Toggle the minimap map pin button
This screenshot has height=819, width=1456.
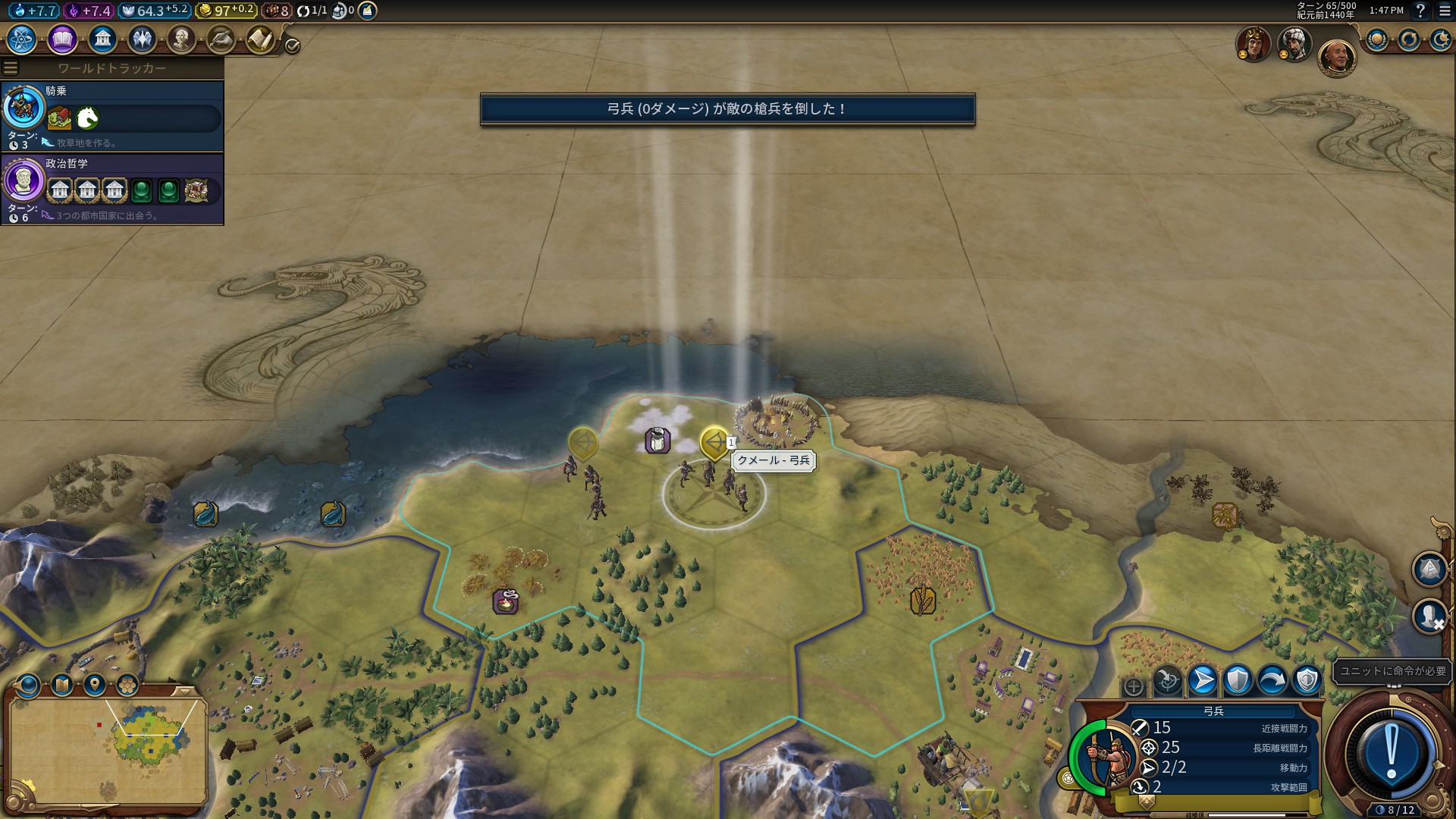pyautogui.click(x=95, y=686)
